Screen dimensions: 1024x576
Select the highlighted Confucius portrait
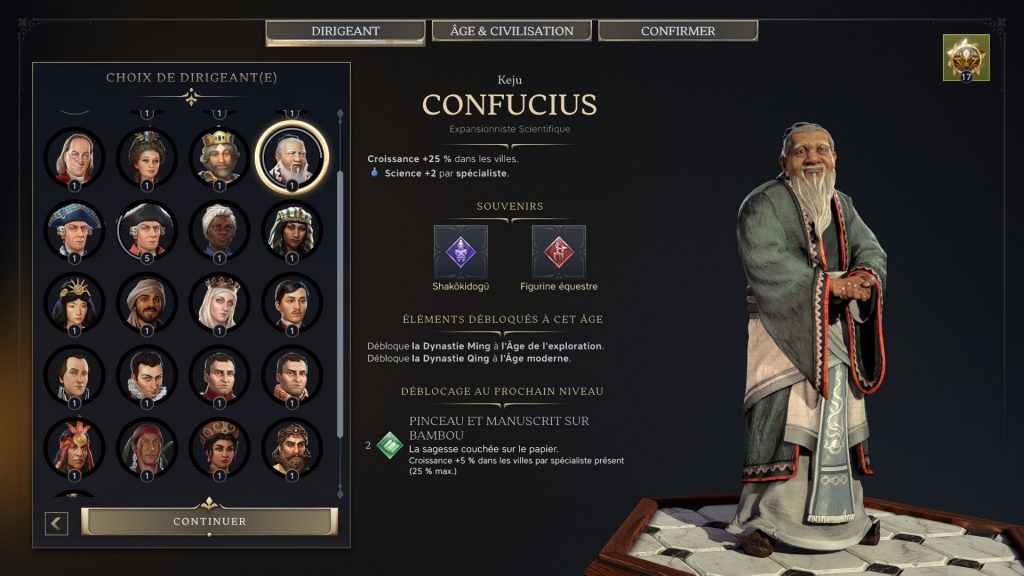click(x=291, y=155)
